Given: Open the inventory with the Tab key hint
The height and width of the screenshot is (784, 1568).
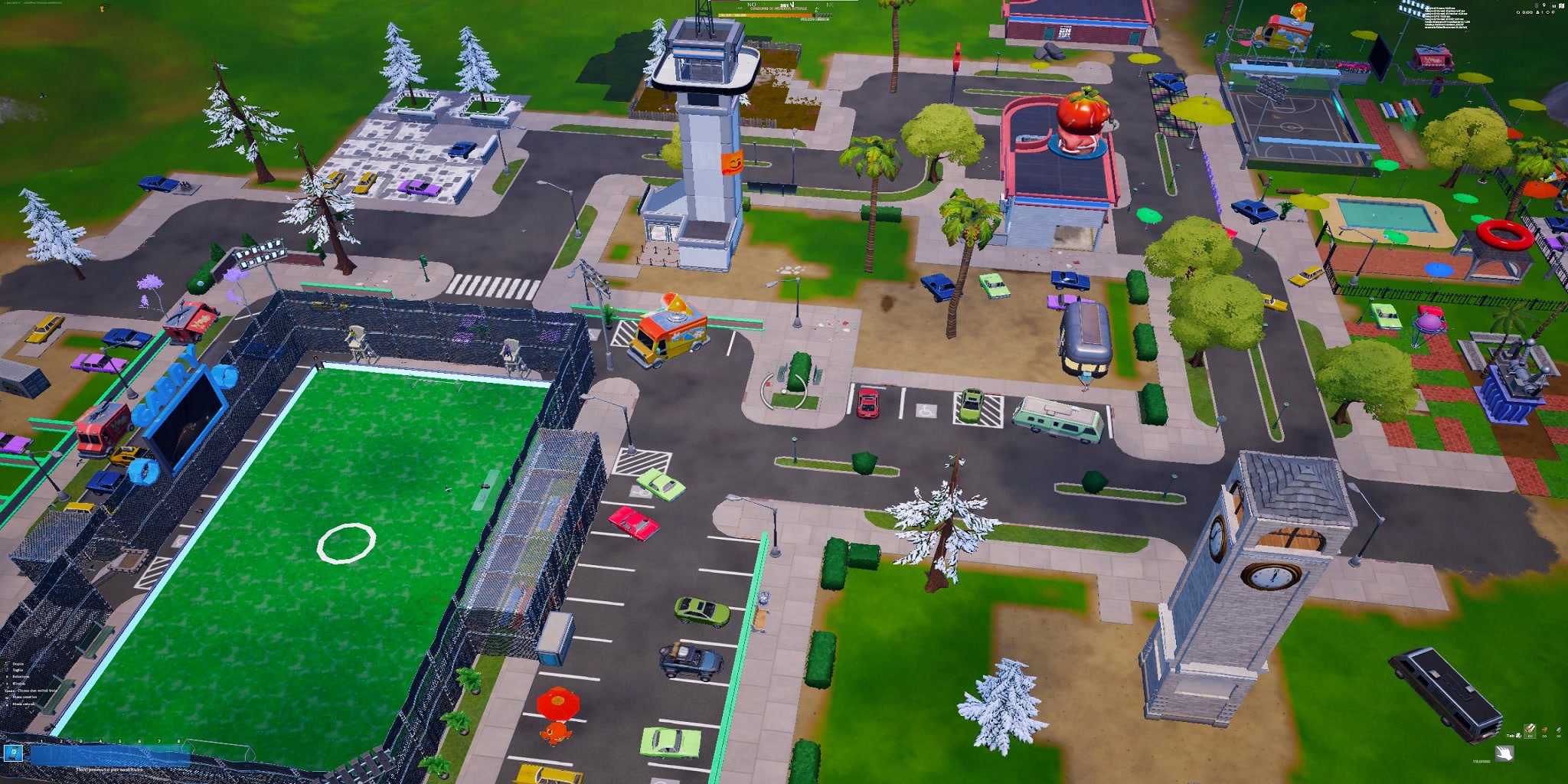Looking at the screenshot, I should (1514, 736).
